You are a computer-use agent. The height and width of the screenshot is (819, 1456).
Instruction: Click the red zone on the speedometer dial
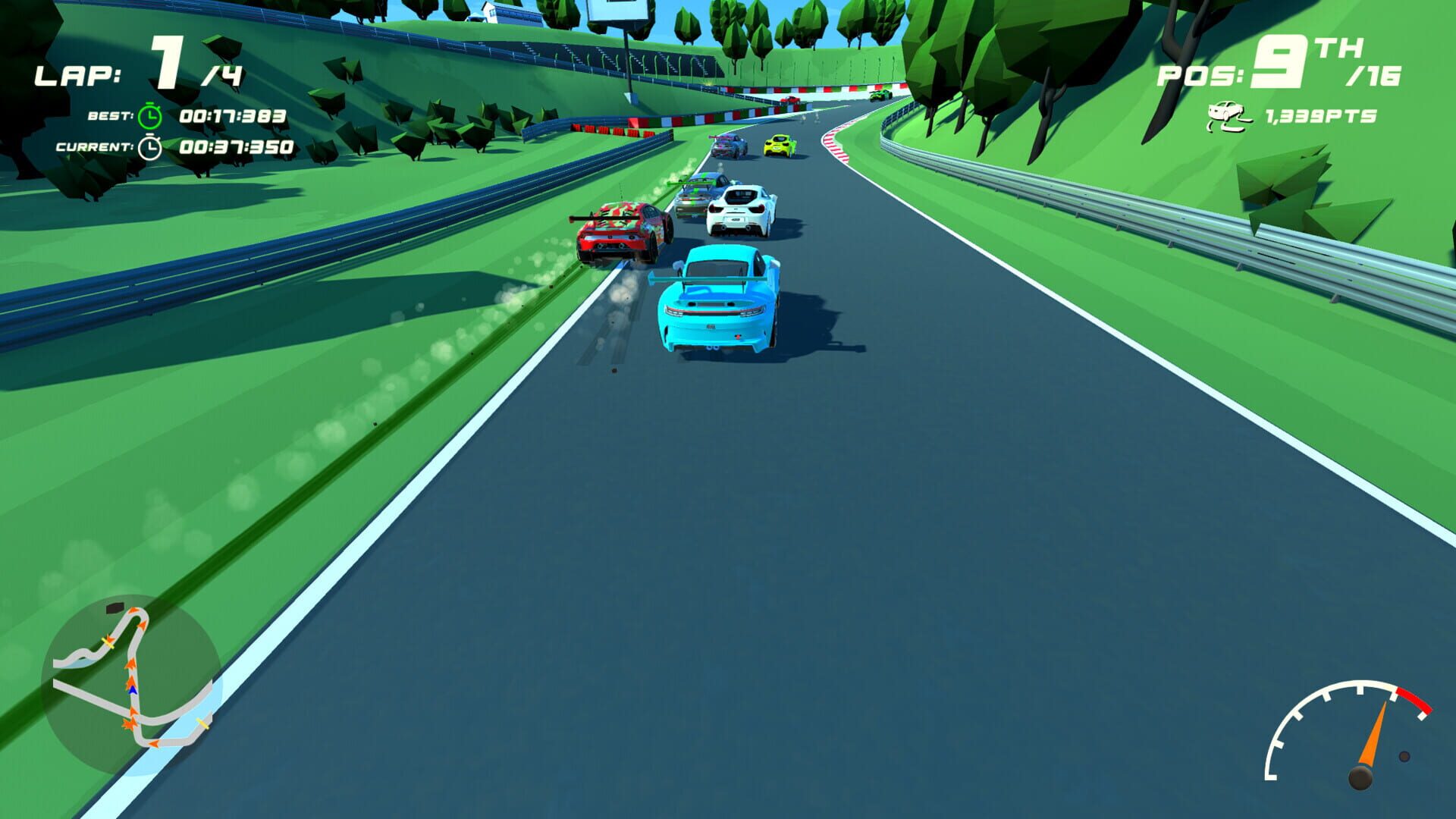click(x=1414, y=700)
